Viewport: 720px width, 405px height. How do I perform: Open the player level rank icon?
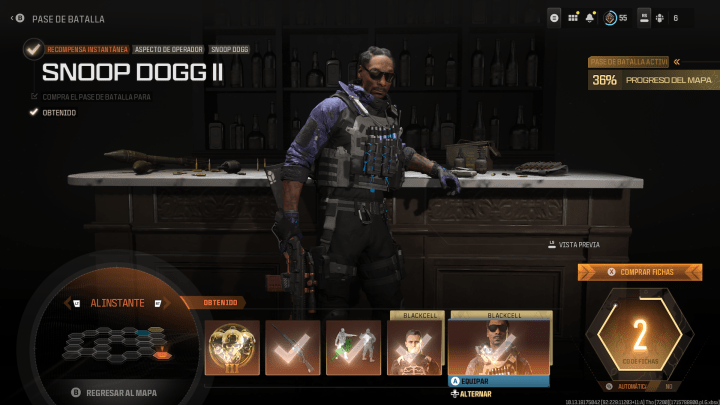[610, 17]
